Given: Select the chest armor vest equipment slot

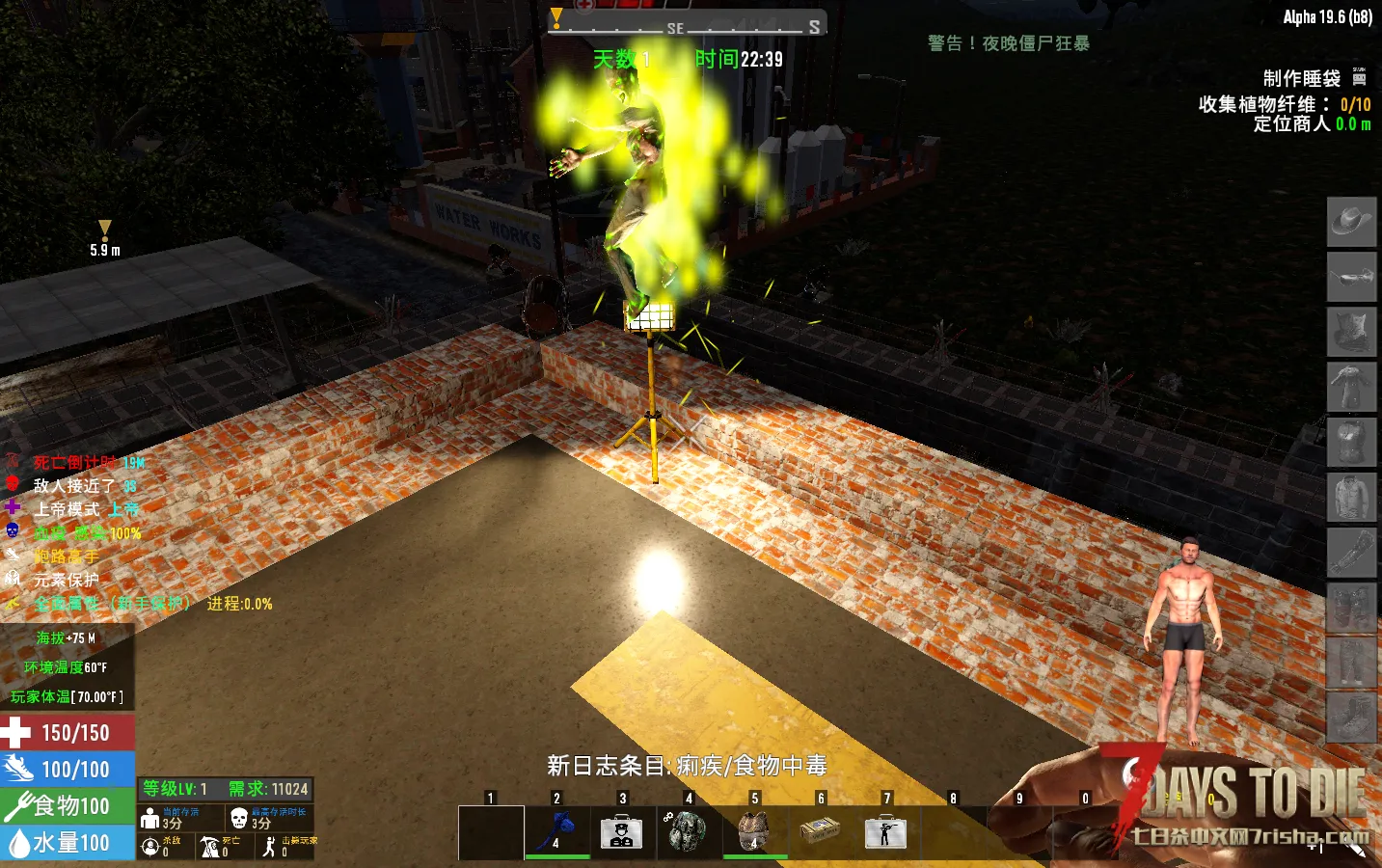Looking at the screenshot, I should click(x=1351, y=442).
